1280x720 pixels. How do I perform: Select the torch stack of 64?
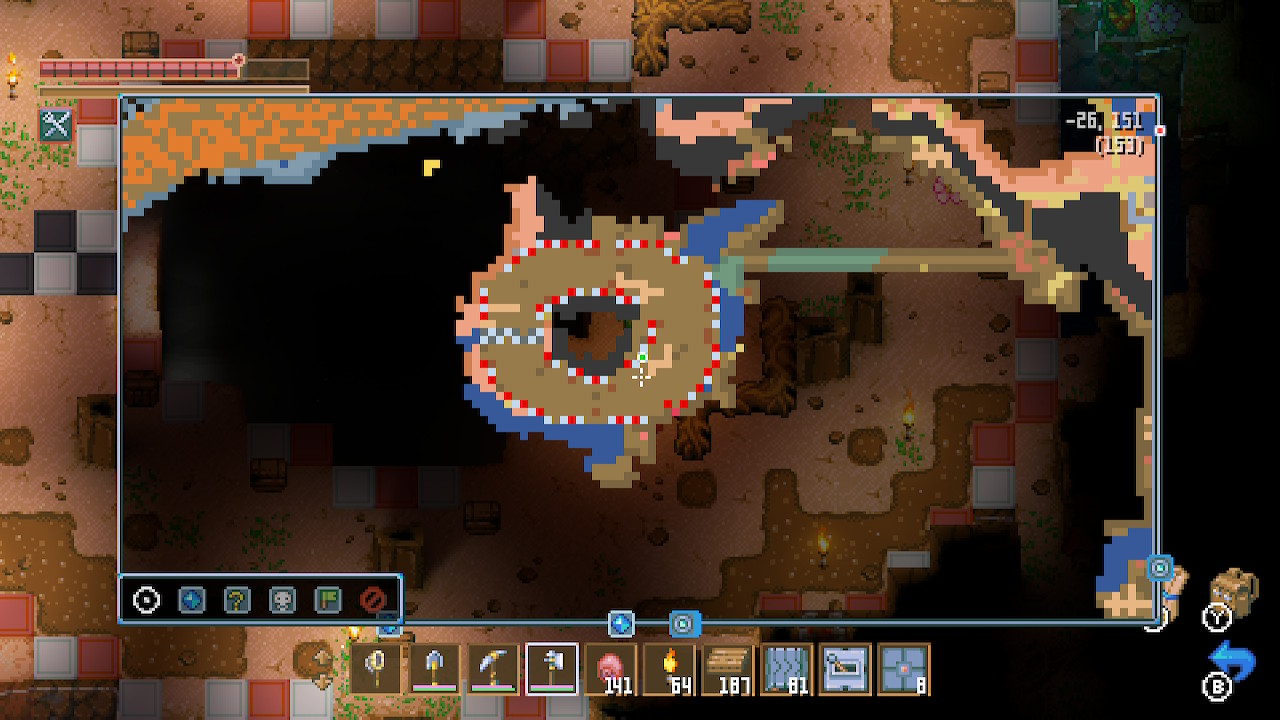668,667
